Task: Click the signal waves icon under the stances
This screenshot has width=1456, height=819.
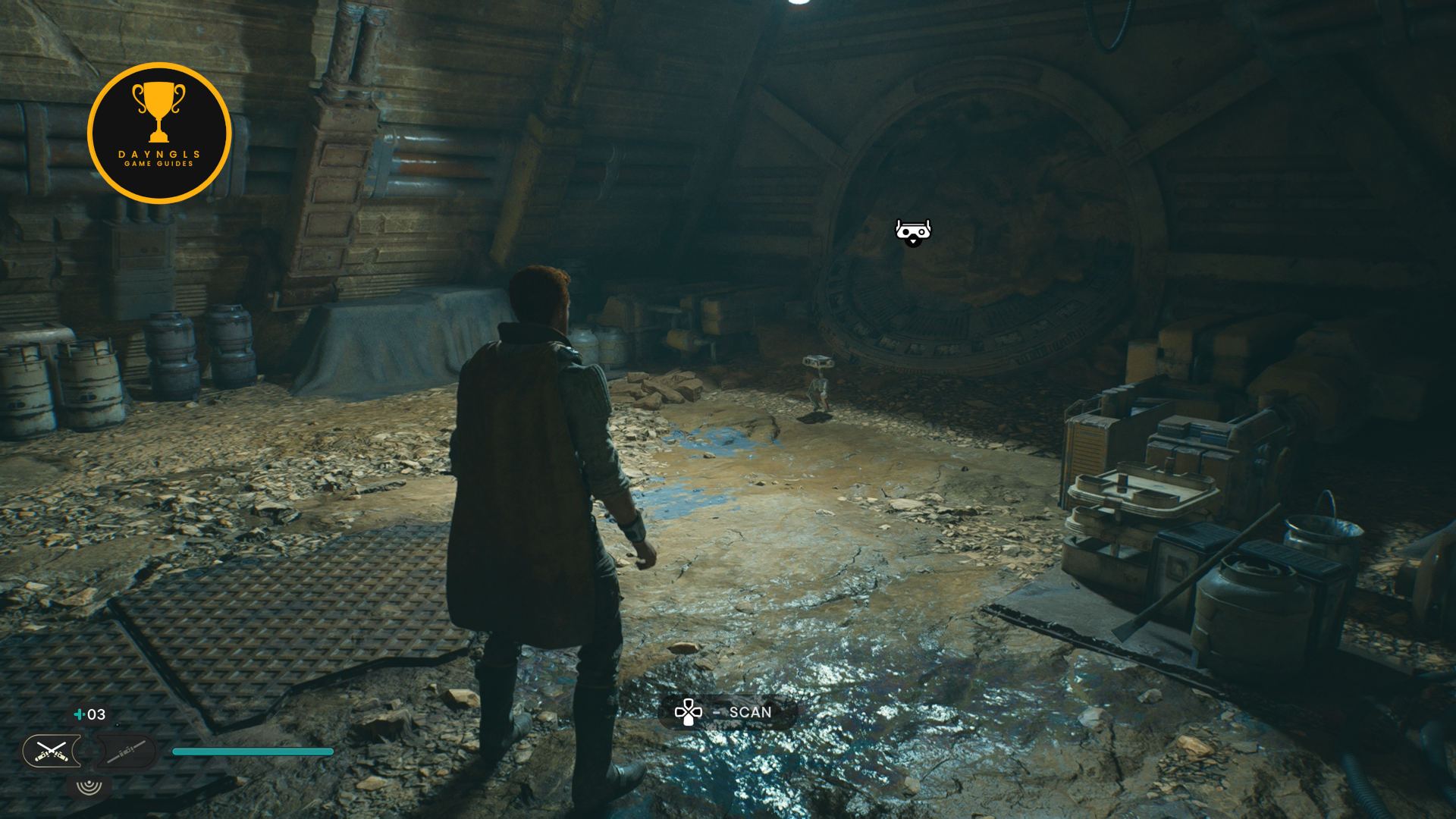Action: (x=89, y=786)
